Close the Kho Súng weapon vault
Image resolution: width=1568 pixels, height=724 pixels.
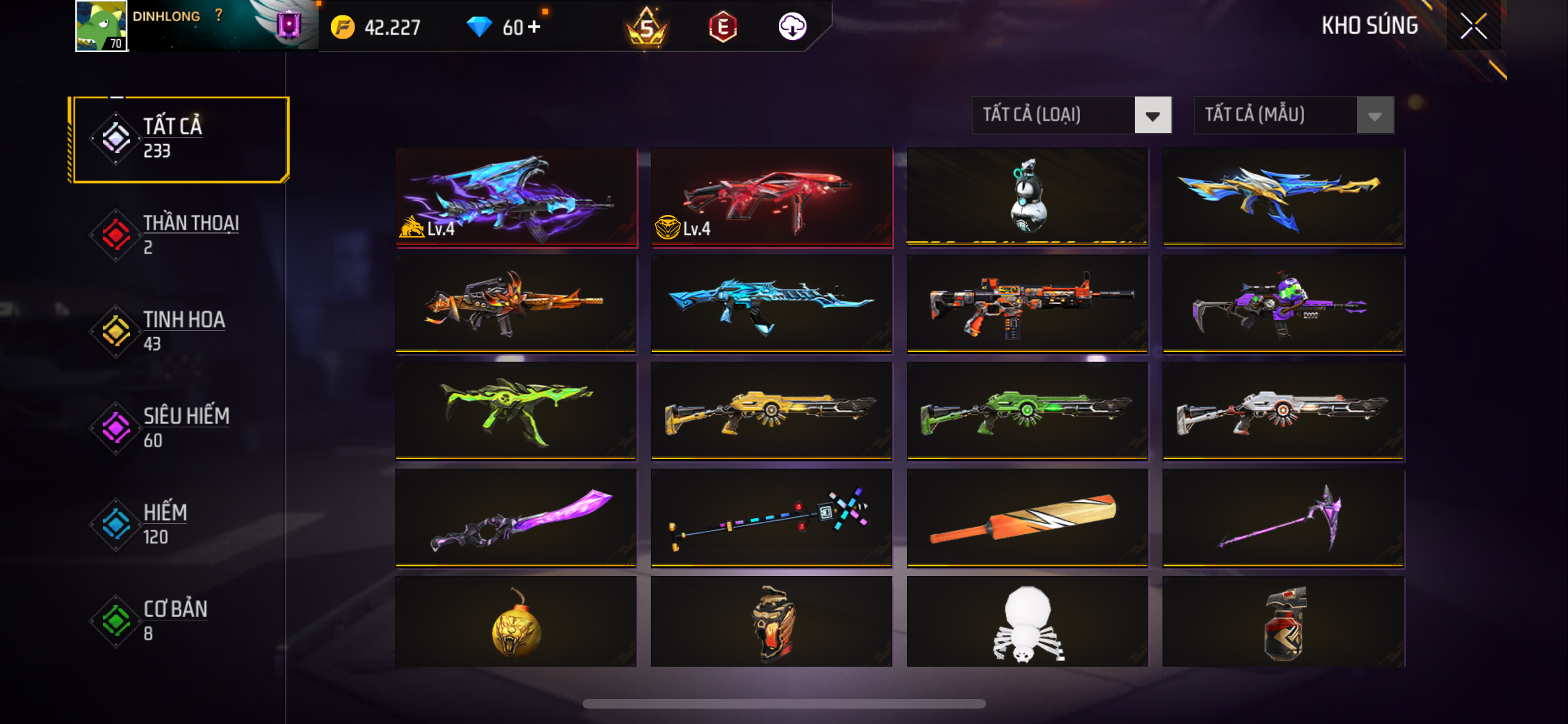[1473, 26]
